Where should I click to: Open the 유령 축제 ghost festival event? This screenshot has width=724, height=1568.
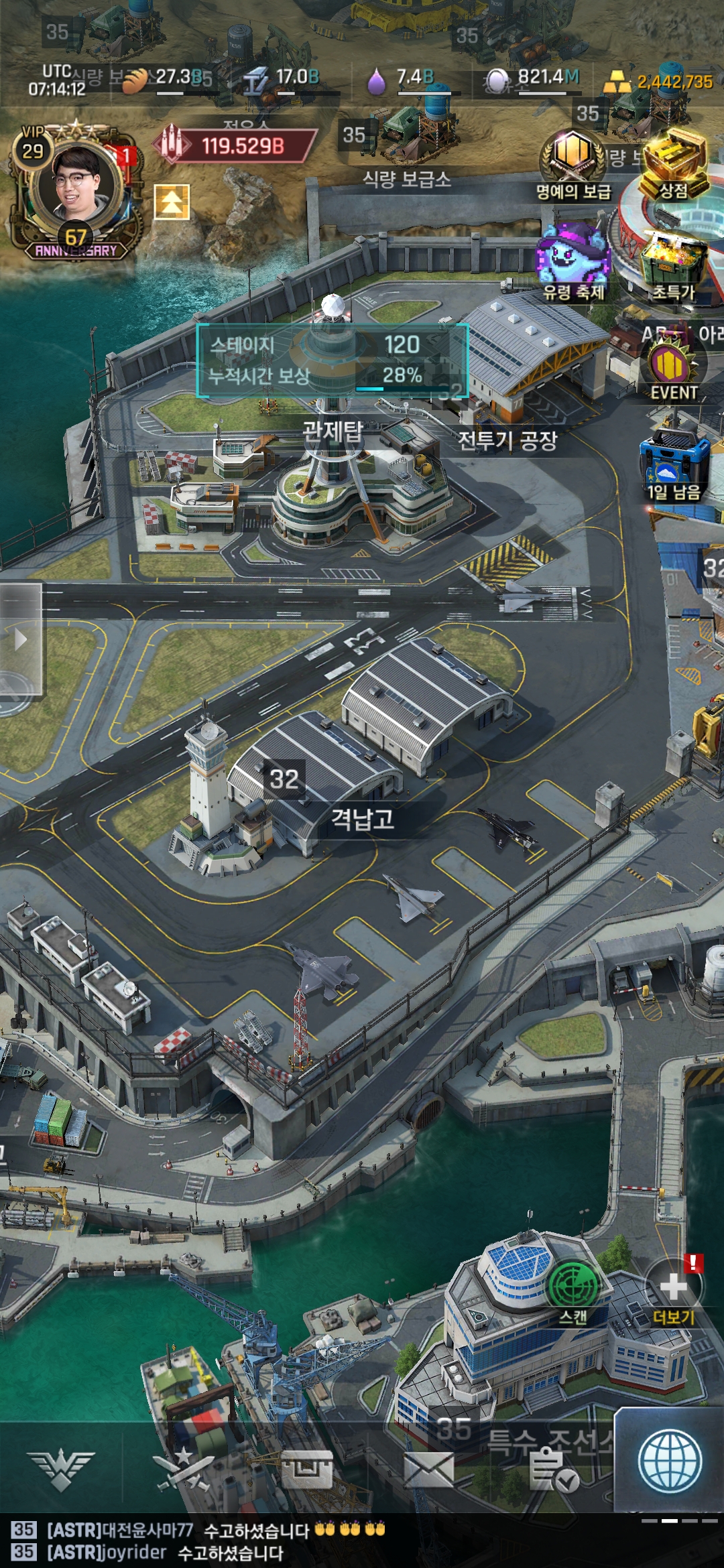tap(574, 261)
